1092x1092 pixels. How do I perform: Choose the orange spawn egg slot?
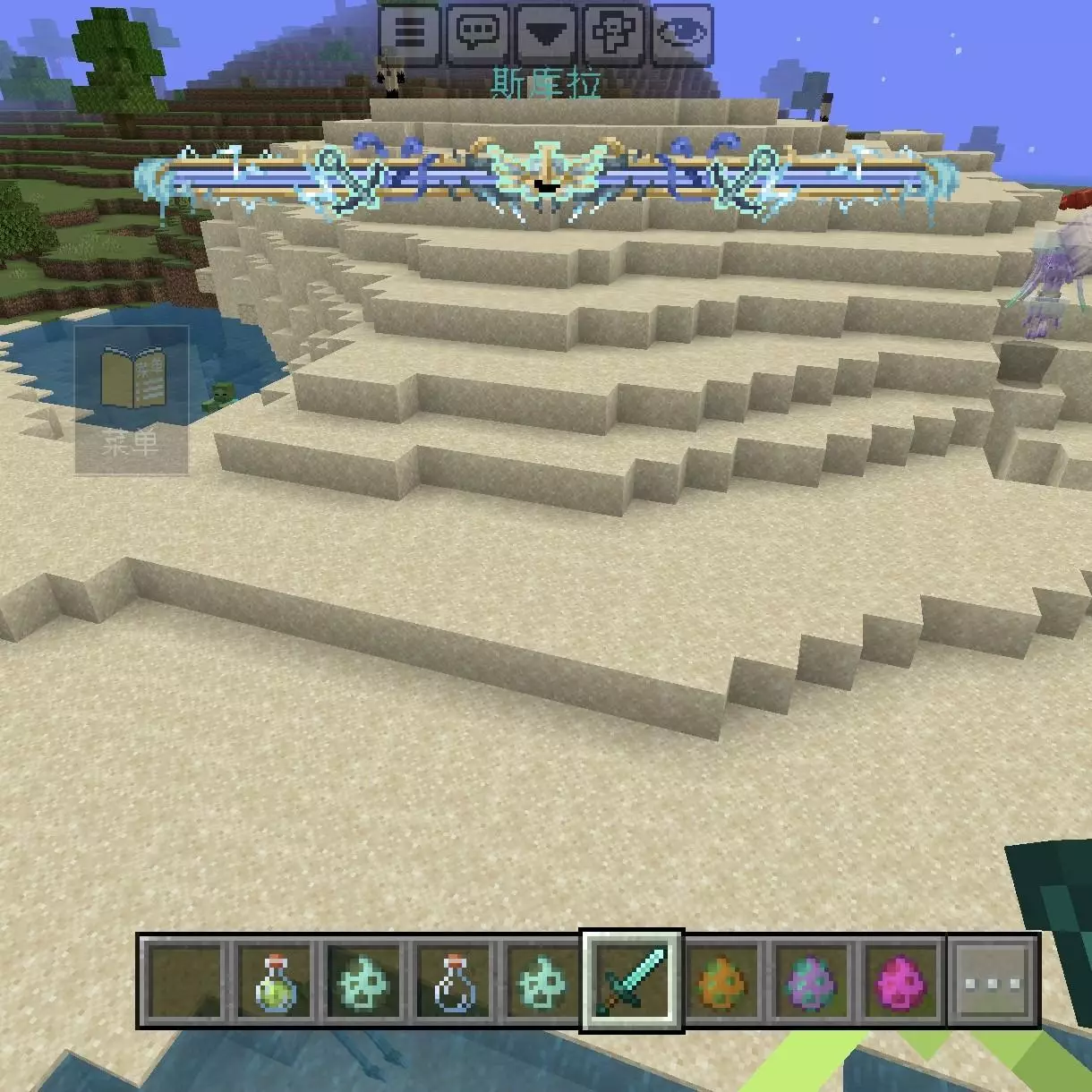coord(722,981)
